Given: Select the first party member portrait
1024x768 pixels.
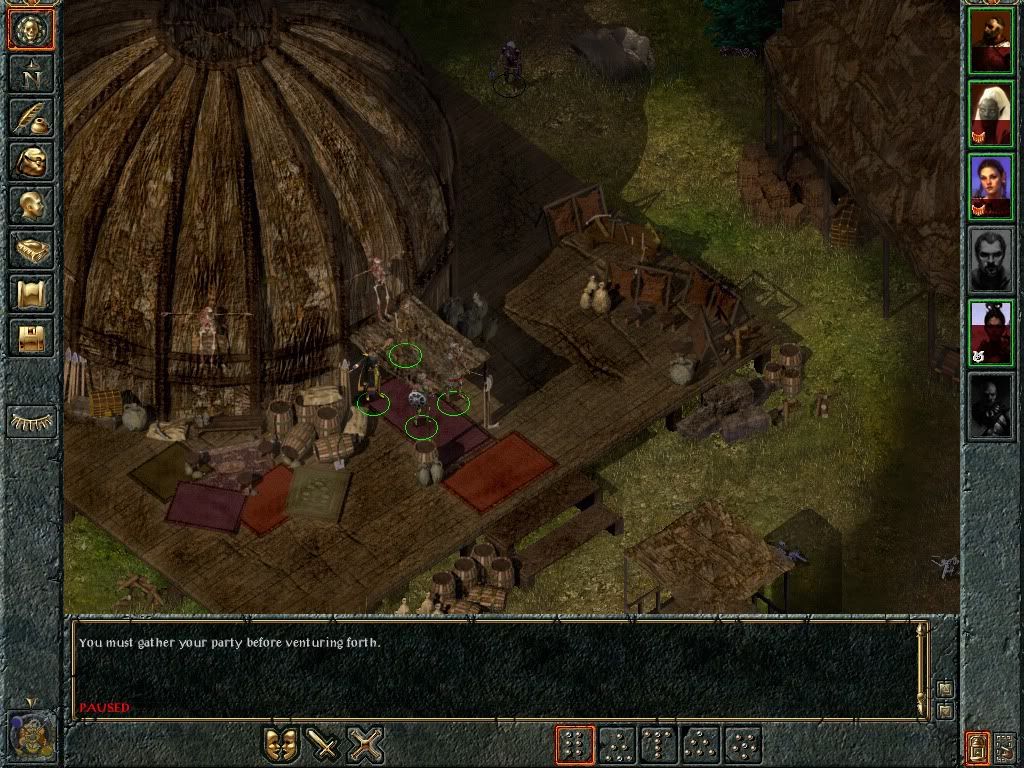Looking at the screenshot, I should pos(991,41).
